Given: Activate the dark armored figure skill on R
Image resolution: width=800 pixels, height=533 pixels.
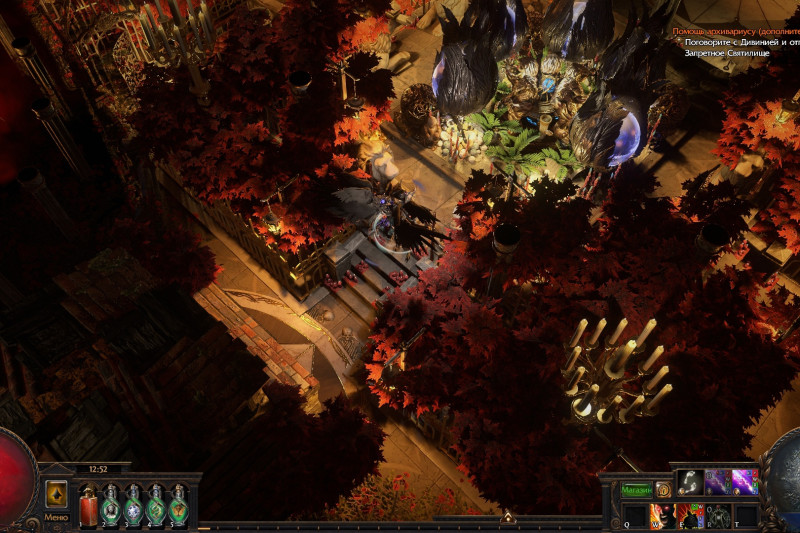Looking at the screenshot, I should pos(718,515).
